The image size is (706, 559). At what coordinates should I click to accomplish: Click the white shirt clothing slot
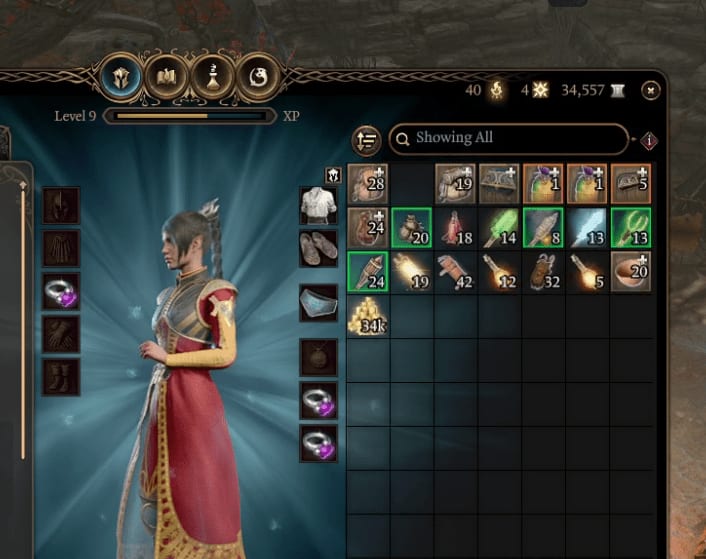(x=318, y=207)
